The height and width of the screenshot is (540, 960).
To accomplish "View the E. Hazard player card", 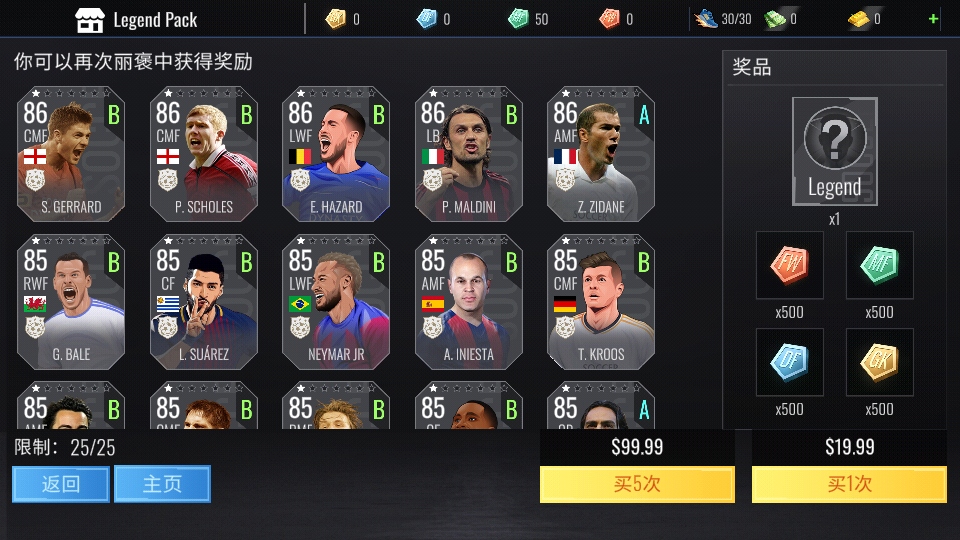I will (x=336, y=155).
